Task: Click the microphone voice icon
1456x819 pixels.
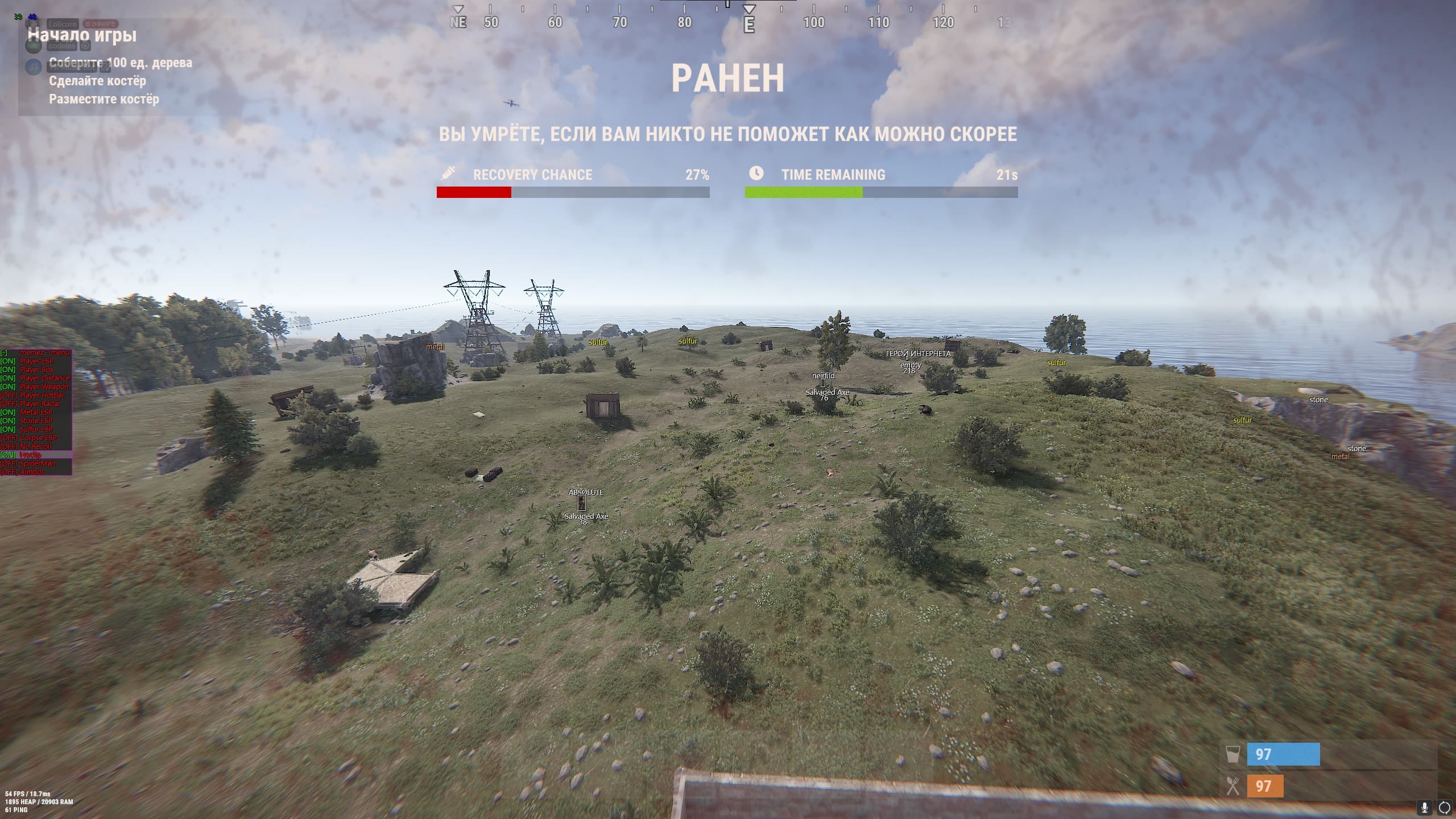Action: pos(1424,807)
